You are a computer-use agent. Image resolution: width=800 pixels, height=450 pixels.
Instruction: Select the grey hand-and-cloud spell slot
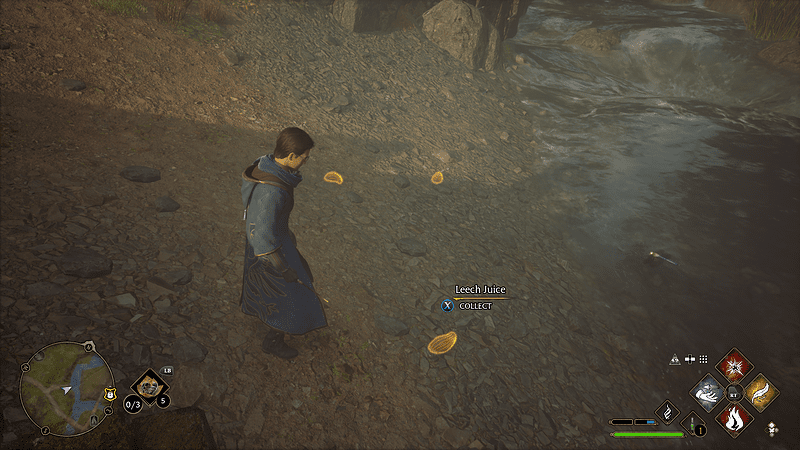(x=709, y=392)
